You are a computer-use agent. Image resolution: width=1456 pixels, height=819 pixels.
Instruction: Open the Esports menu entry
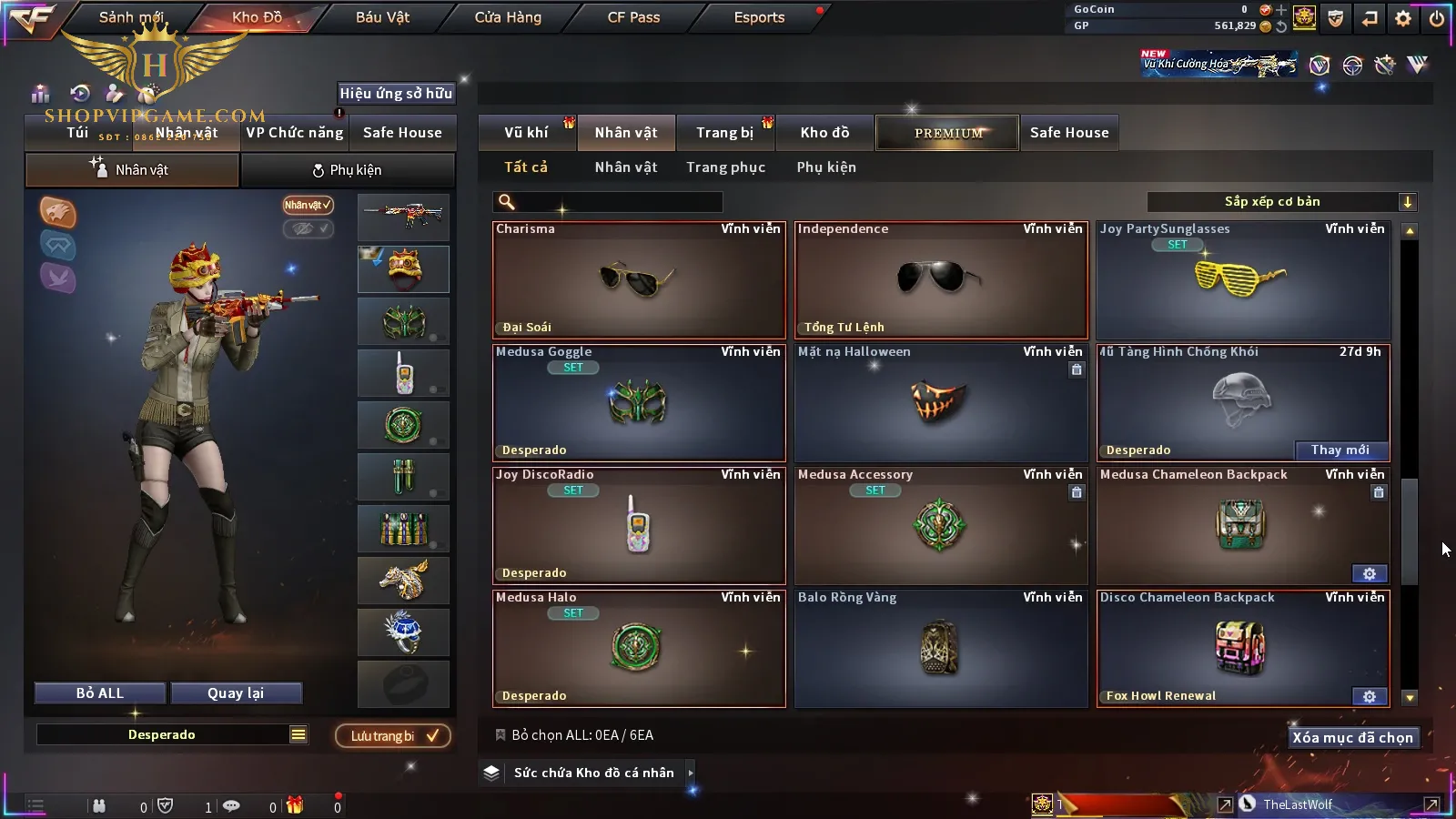click(759, 17)
